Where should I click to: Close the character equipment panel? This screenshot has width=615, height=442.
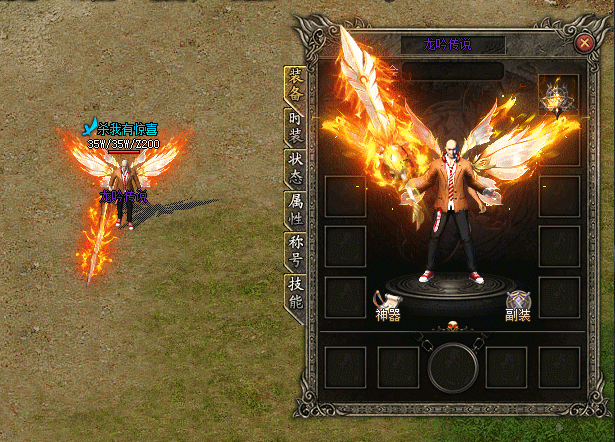584,42
